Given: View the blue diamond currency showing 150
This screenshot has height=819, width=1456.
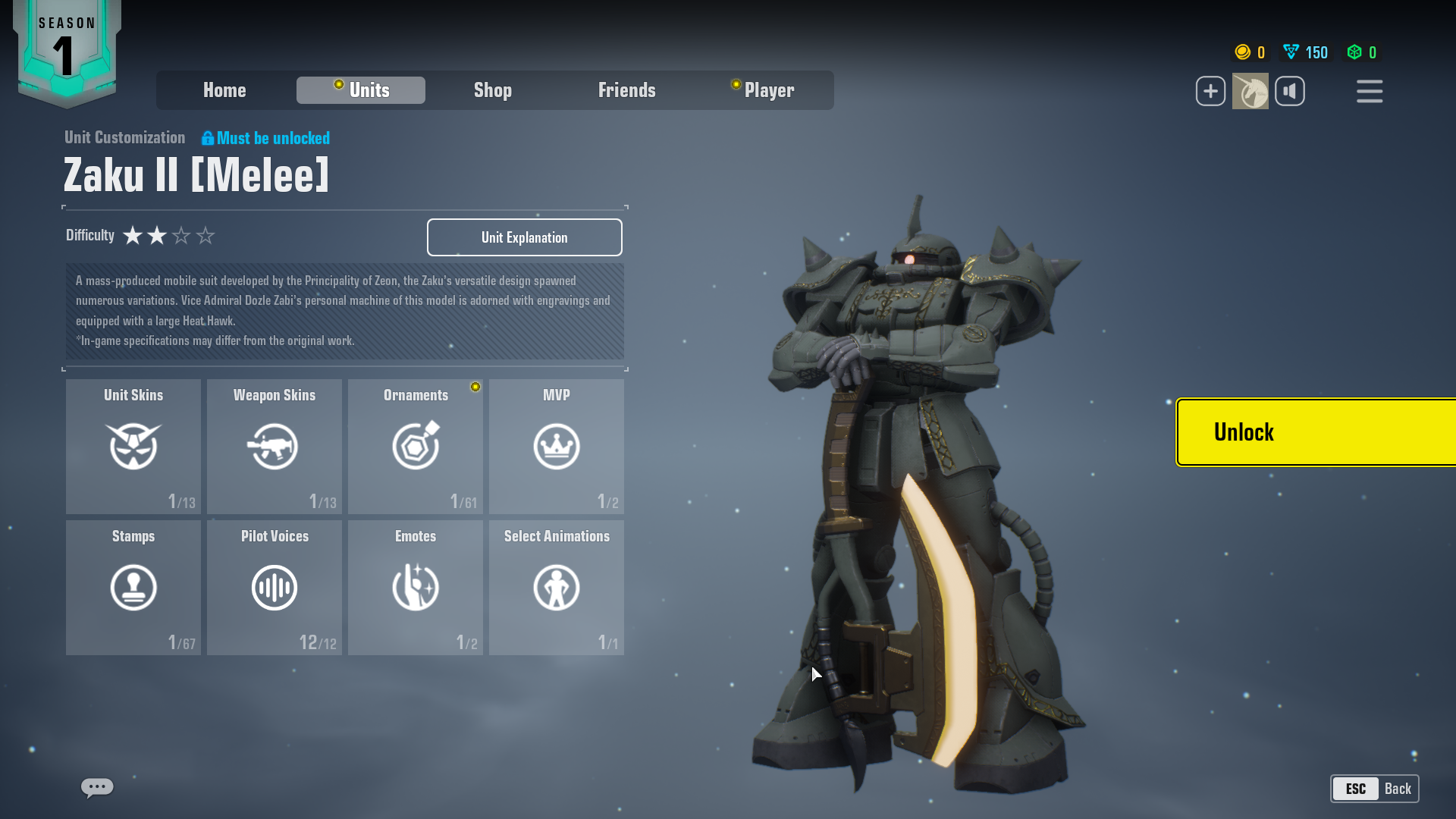Looking at the screenshot, I should [x=1304, y=52].
